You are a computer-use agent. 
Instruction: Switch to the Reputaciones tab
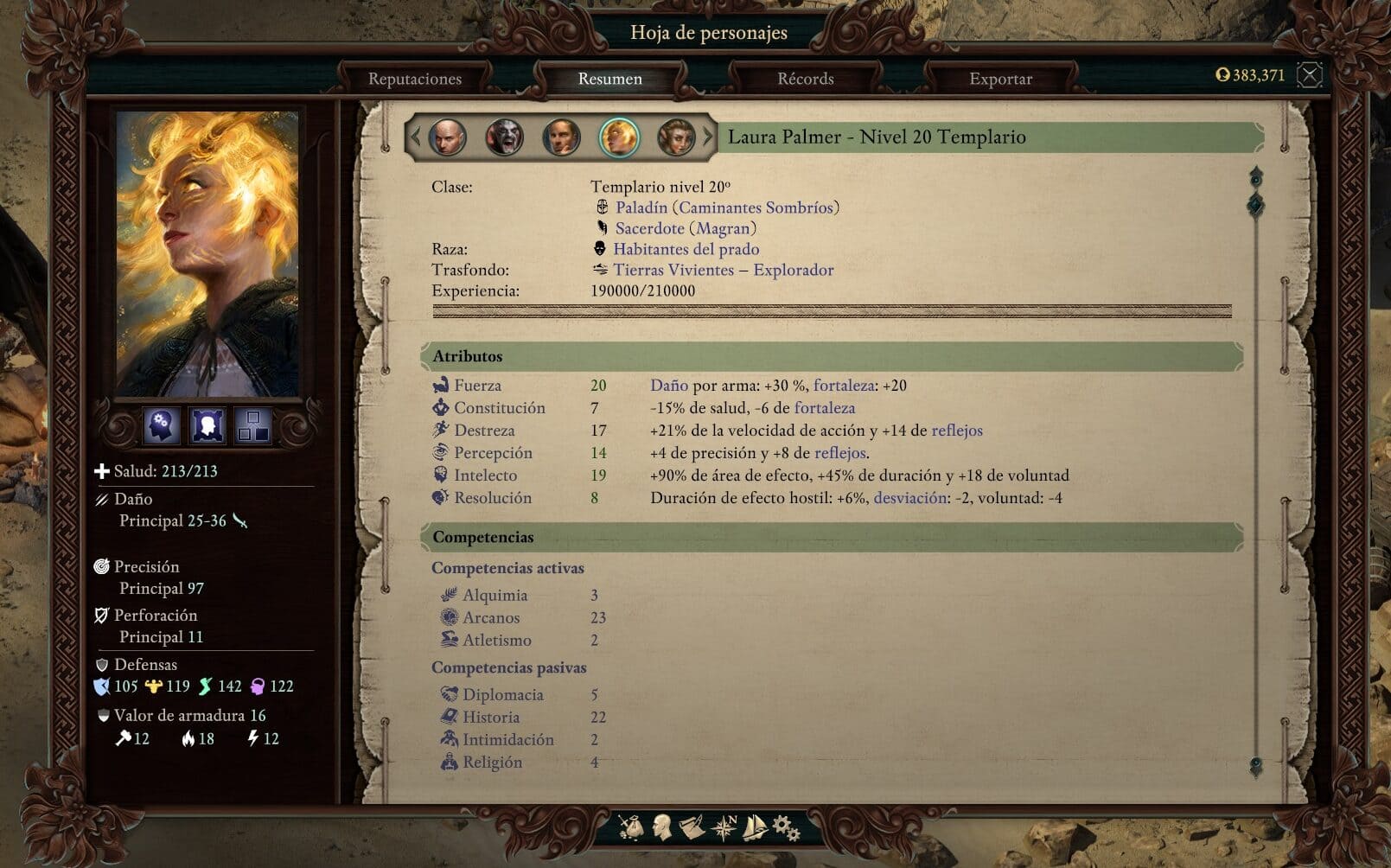coord(415,79)
